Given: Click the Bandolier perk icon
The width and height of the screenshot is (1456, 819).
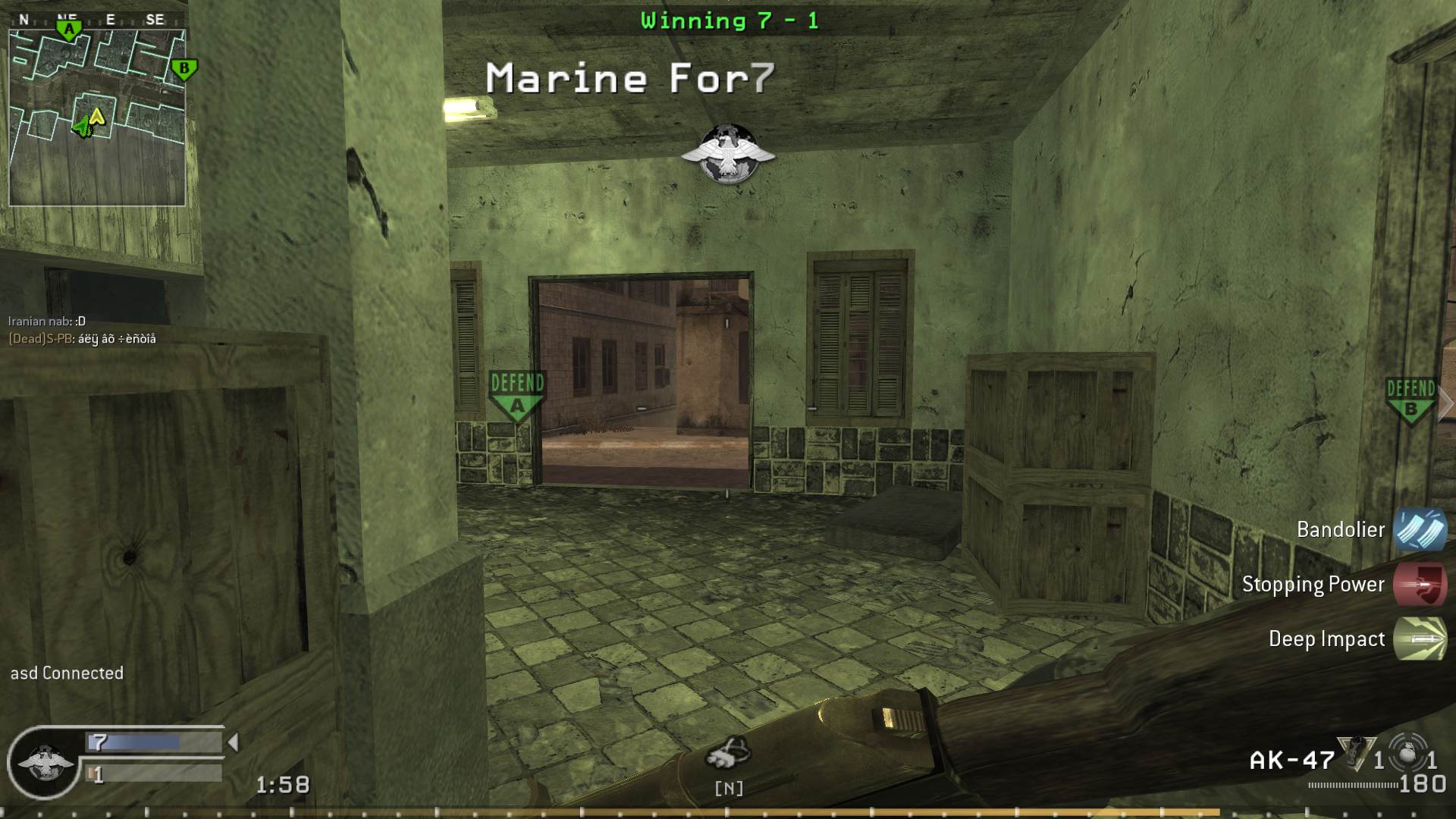Looking at the screenshot, I should pyautogui.click(x=1424, y=530).
